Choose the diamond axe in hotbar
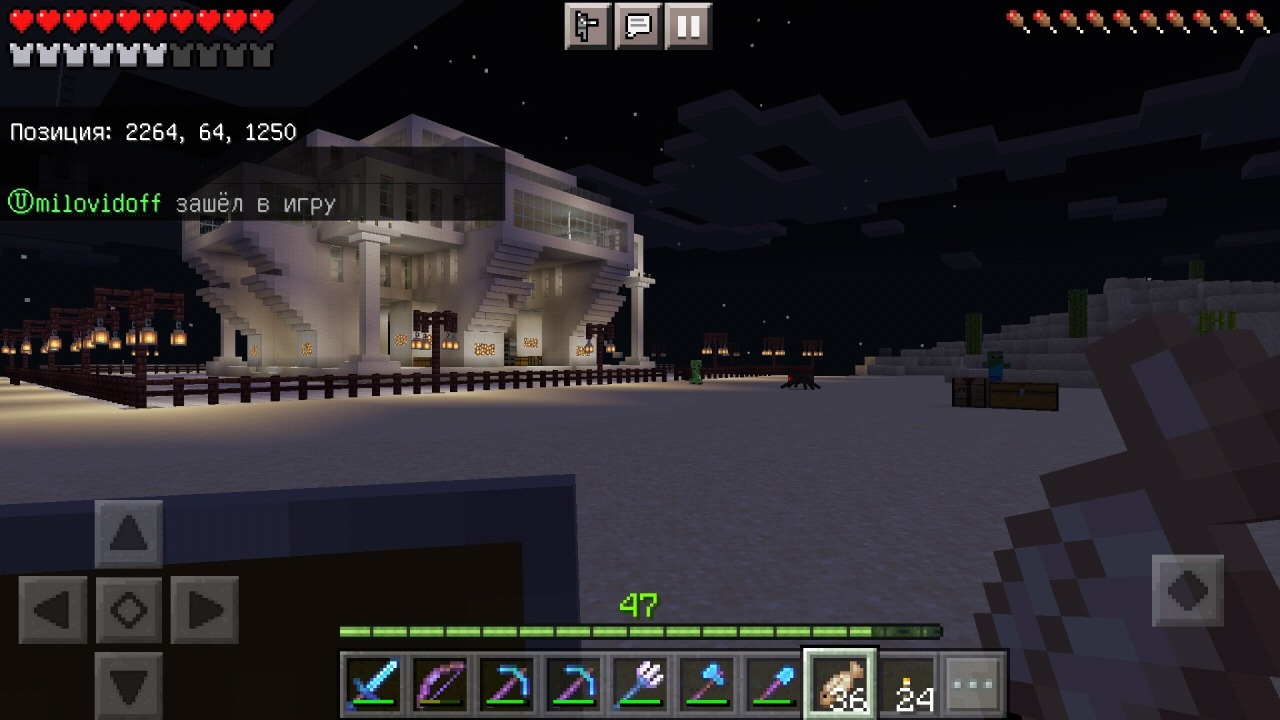 point(707,685)
